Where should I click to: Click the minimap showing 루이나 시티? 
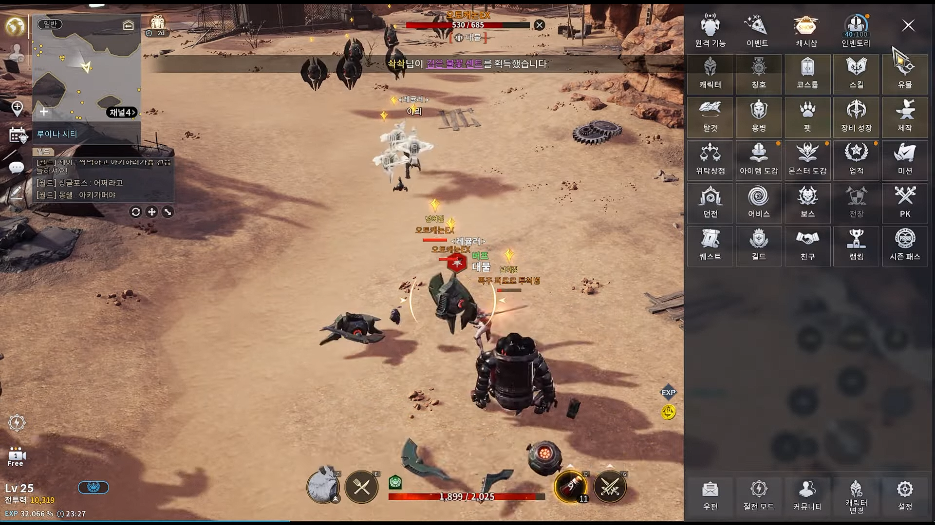(87, 68)
